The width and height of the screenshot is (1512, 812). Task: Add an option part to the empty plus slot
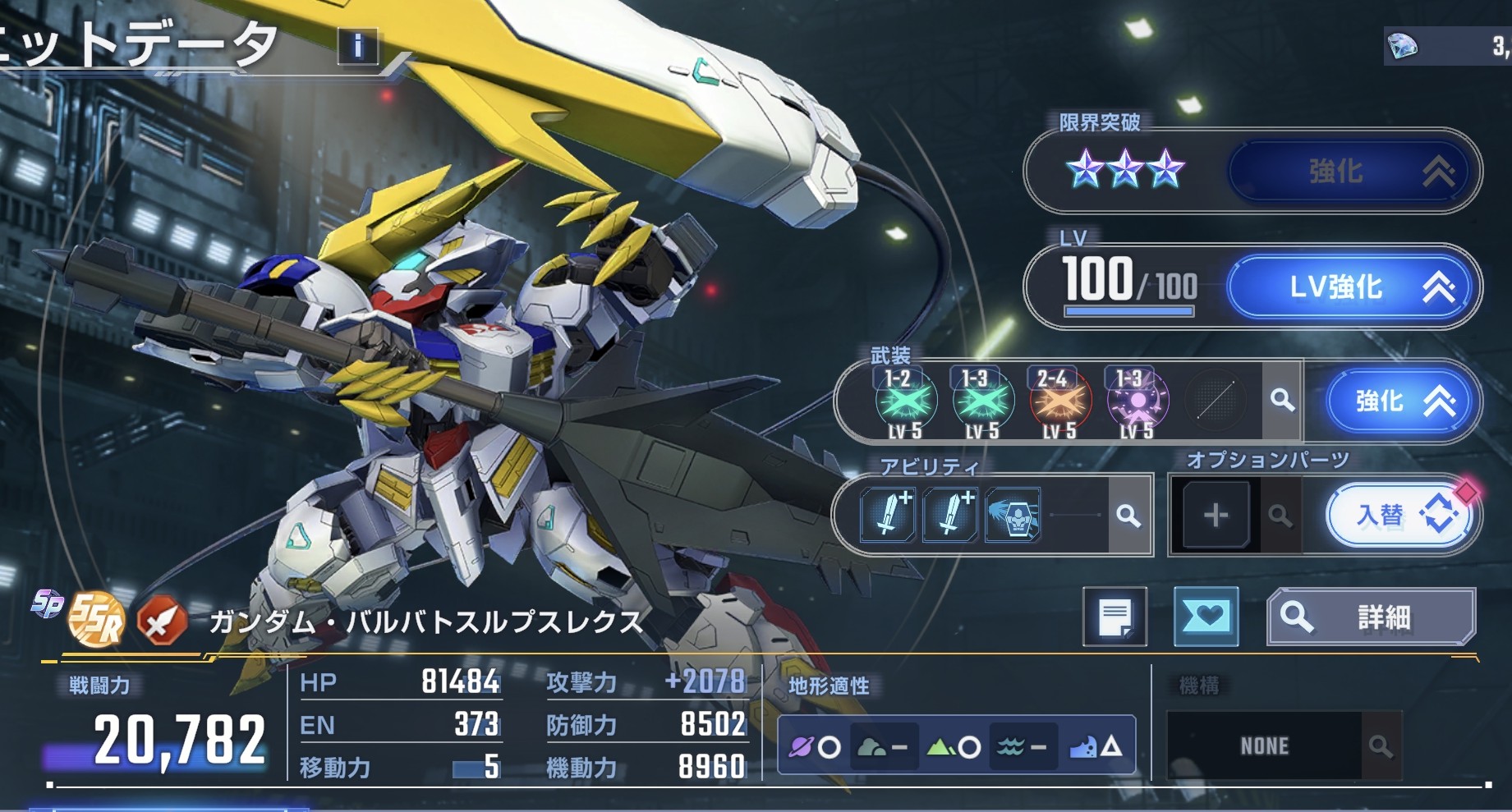coord(1216,516)
